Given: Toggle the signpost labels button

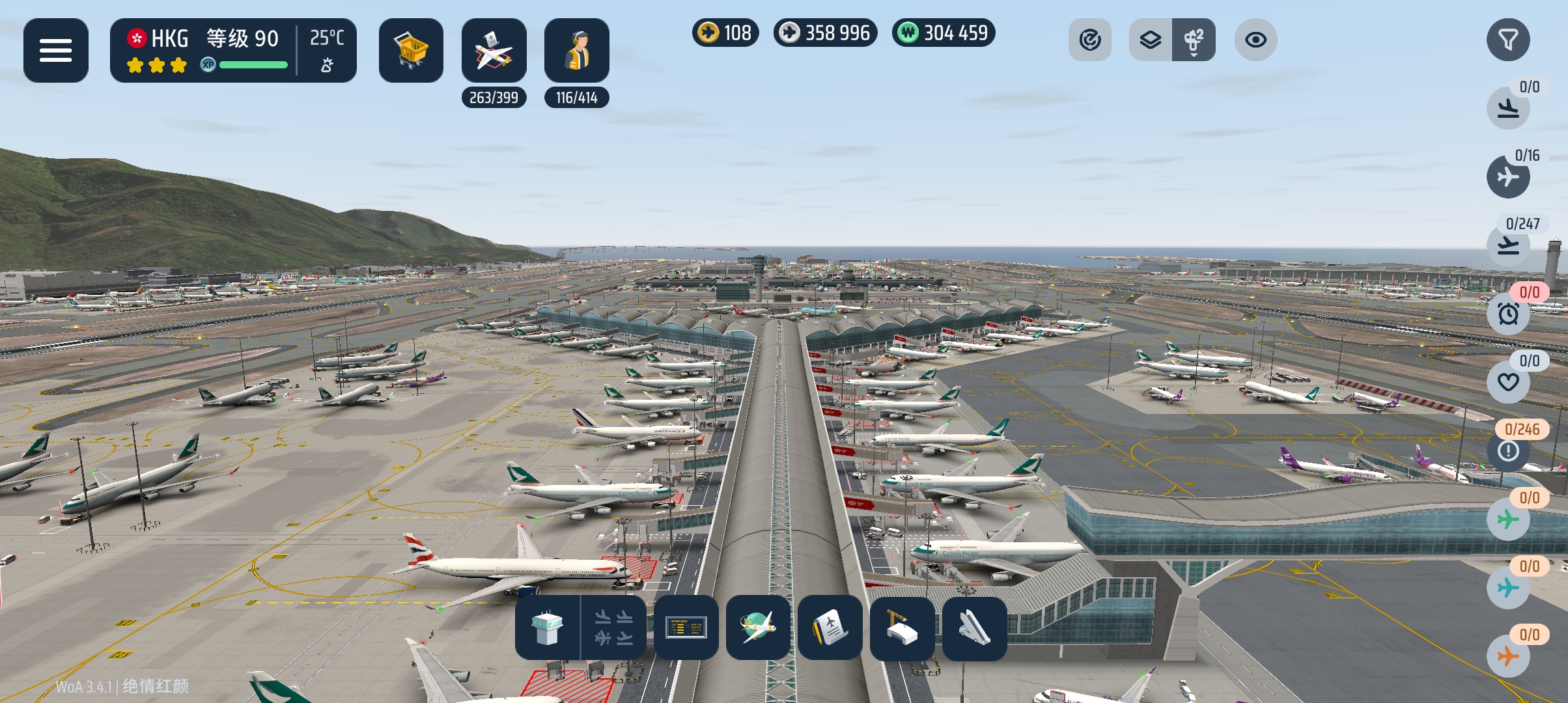Looking at the screenshot, I should coord(1194,40).
